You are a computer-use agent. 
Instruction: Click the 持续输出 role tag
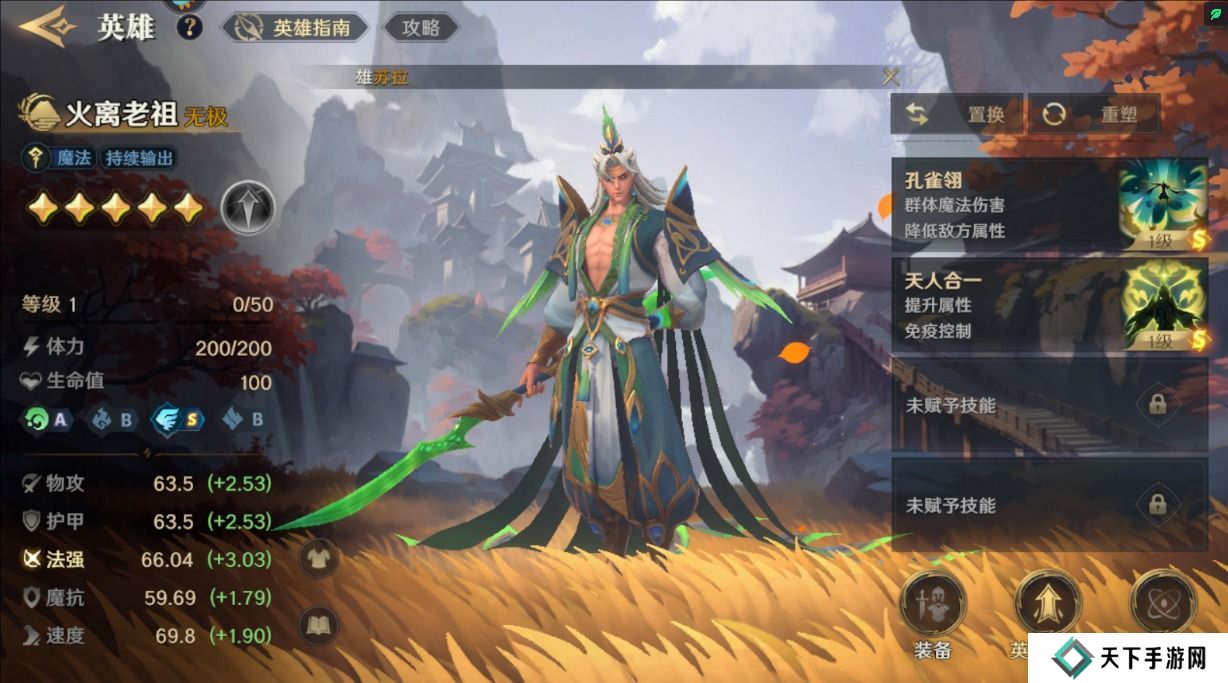(x=140, y=157)
